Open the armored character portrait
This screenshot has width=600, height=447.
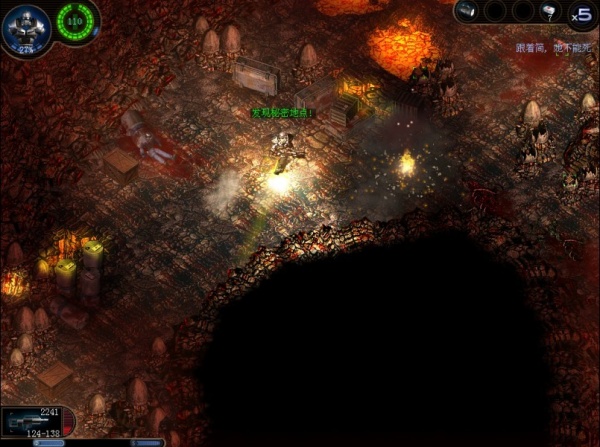pos(24,24)
